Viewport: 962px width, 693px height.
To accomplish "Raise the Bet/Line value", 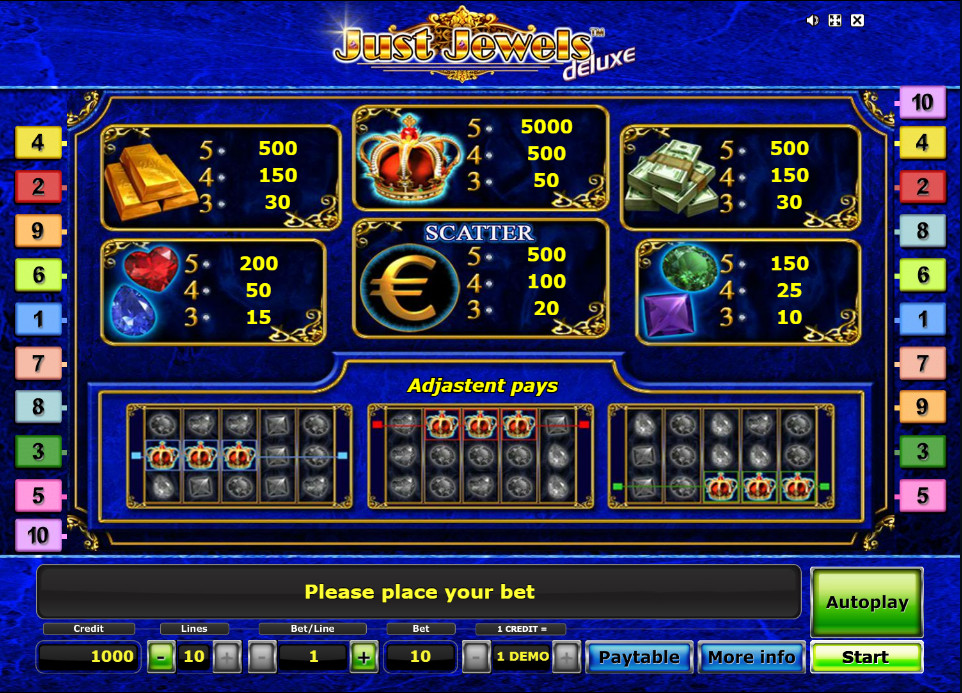I will pos(364,657).
